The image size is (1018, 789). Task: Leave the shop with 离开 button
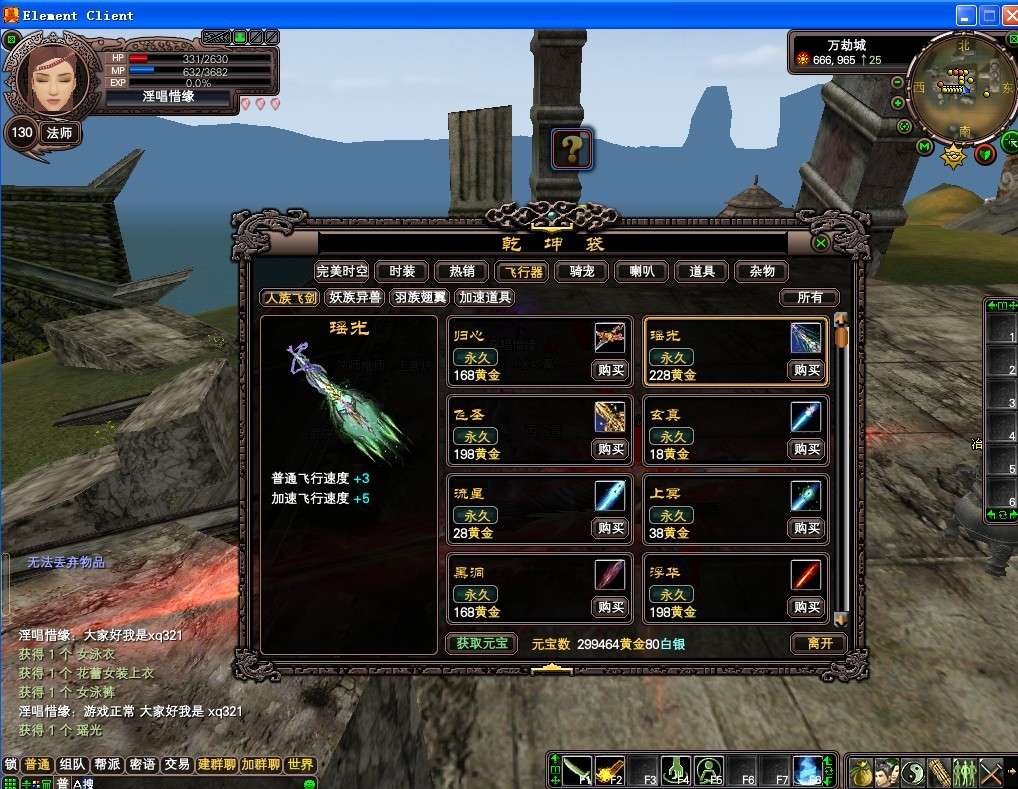(819, 643)
